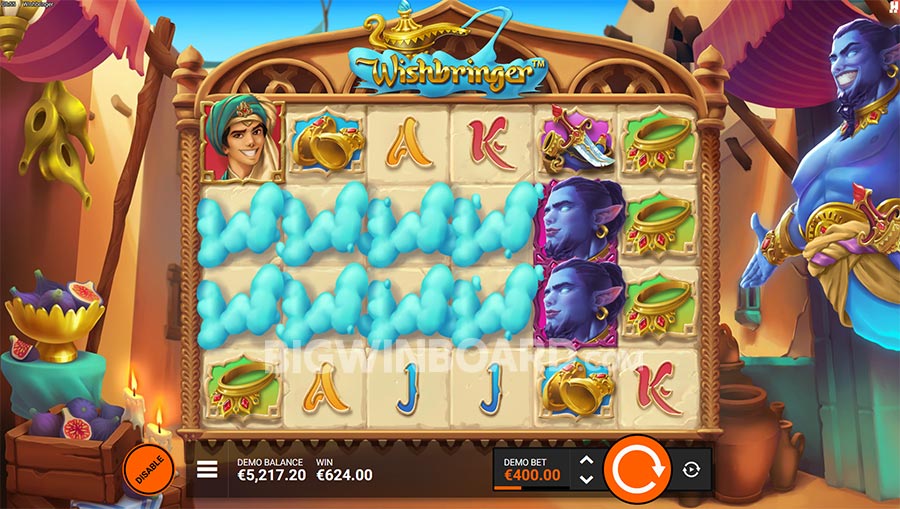900x509 pixels.
Task: Open the hamburger menu
Action: click(207, 469)
